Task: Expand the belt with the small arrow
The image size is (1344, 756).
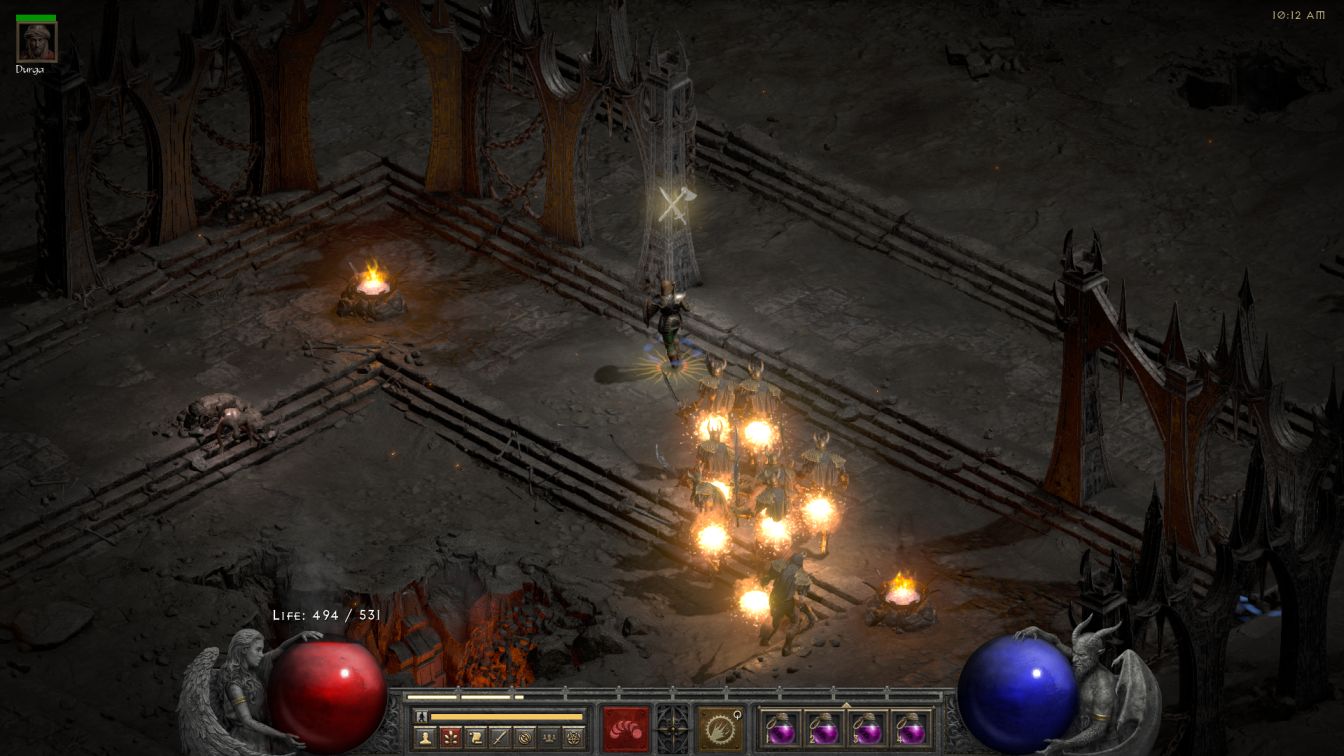Action: point(846,705)
